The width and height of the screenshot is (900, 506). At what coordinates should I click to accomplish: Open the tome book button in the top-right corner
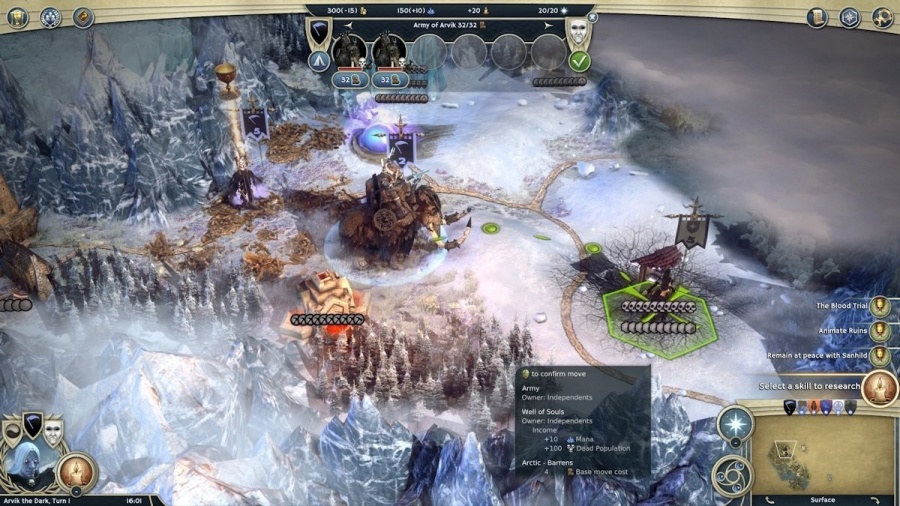pos(819,17)
